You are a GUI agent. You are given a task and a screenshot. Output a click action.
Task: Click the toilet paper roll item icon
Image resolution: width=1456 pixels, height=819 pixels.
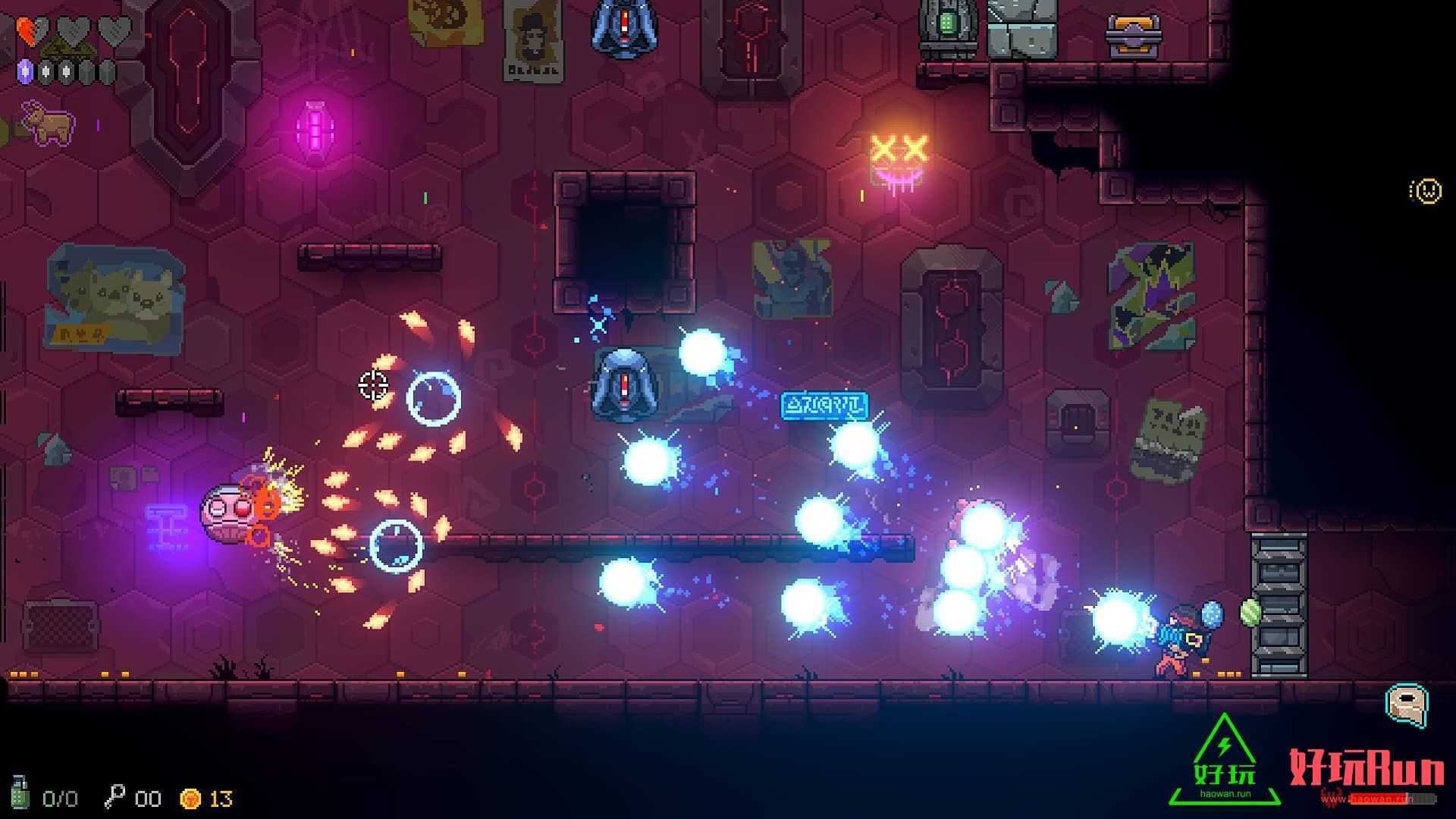click(1407, 705)
